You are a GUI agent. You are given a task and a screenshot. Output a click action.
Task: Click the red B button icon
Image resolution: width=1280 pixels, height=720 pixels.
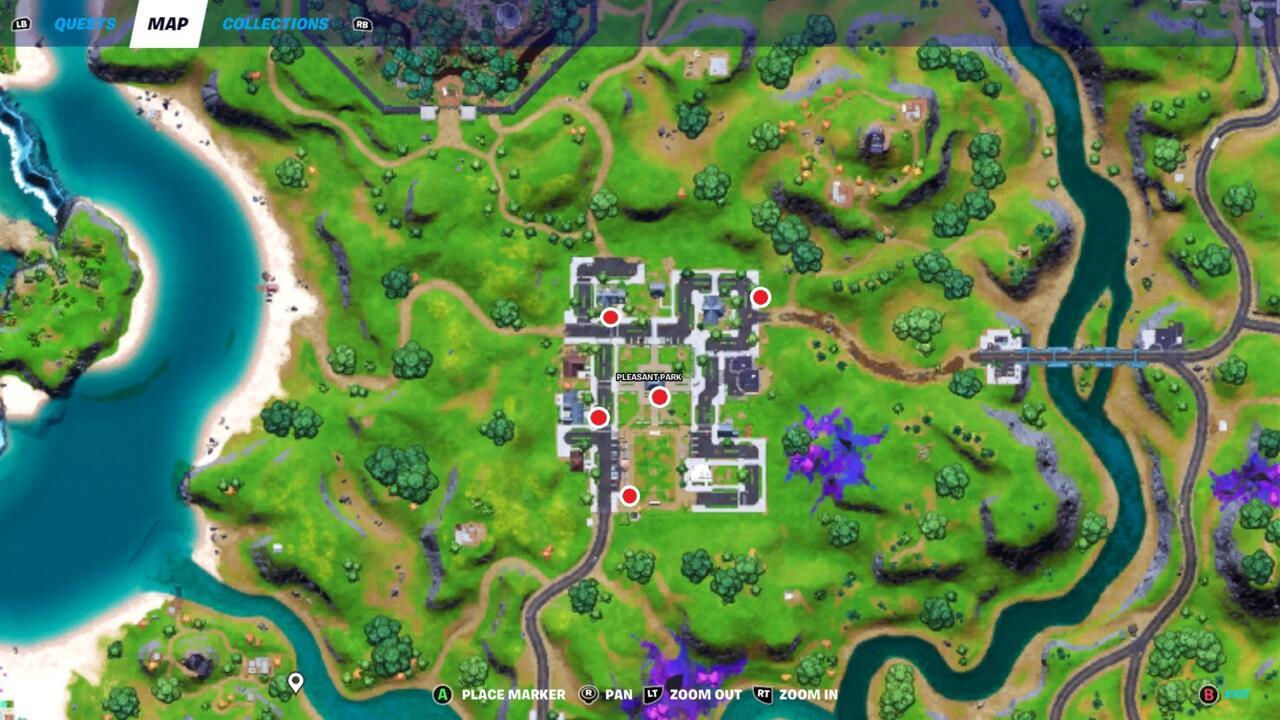[1207, 692]
